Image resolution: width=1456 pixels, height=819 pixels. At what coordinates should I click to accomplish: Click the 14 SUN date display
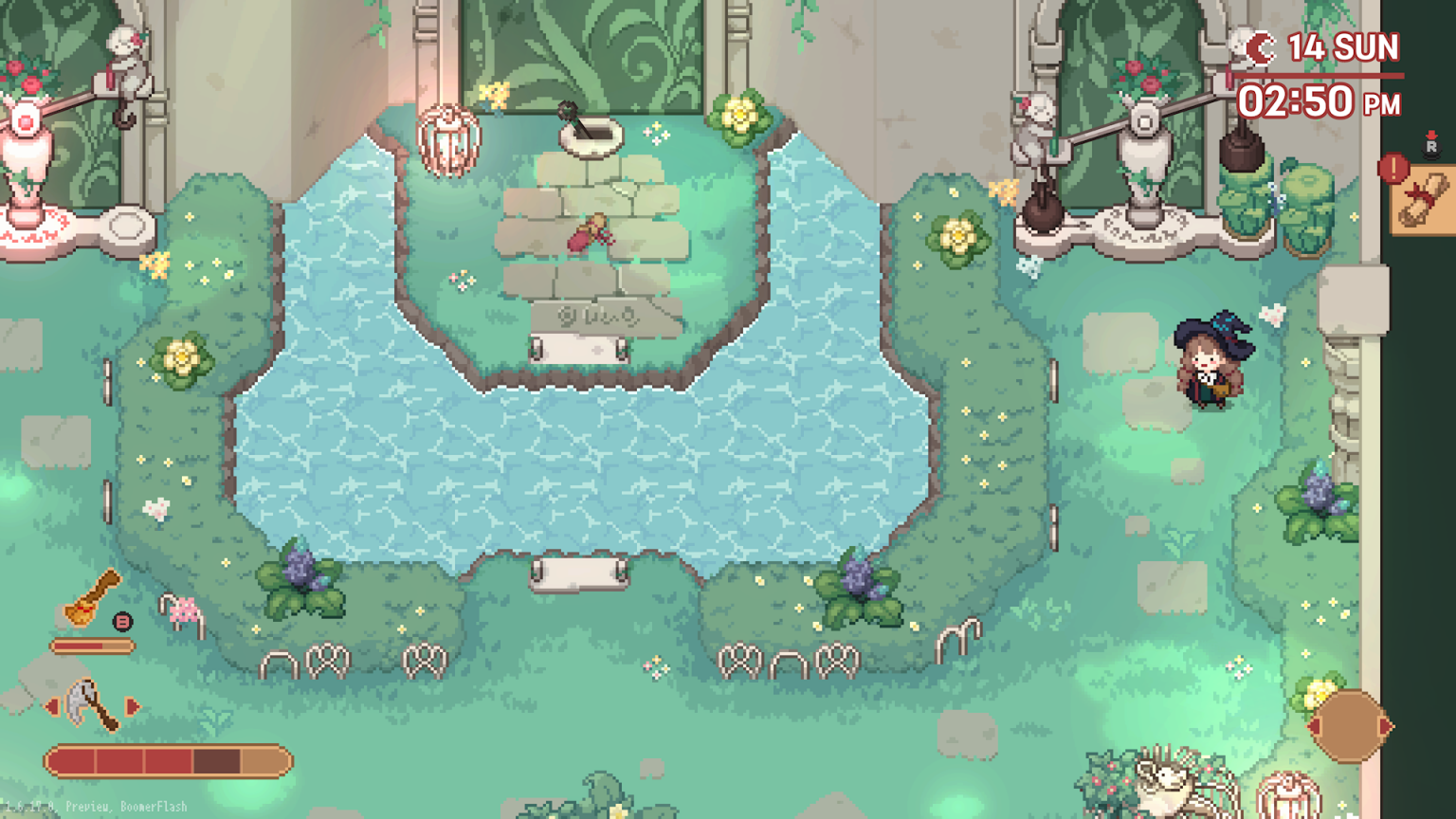click(1346, 47)
